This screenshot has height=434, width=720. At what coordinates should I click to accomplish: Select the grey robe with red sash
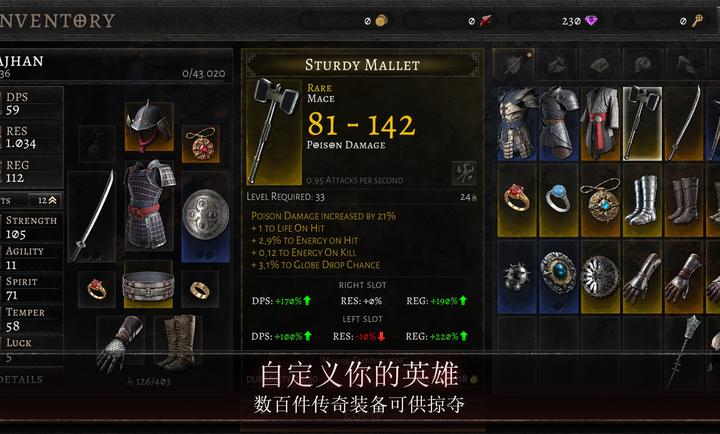pos(599,122)
